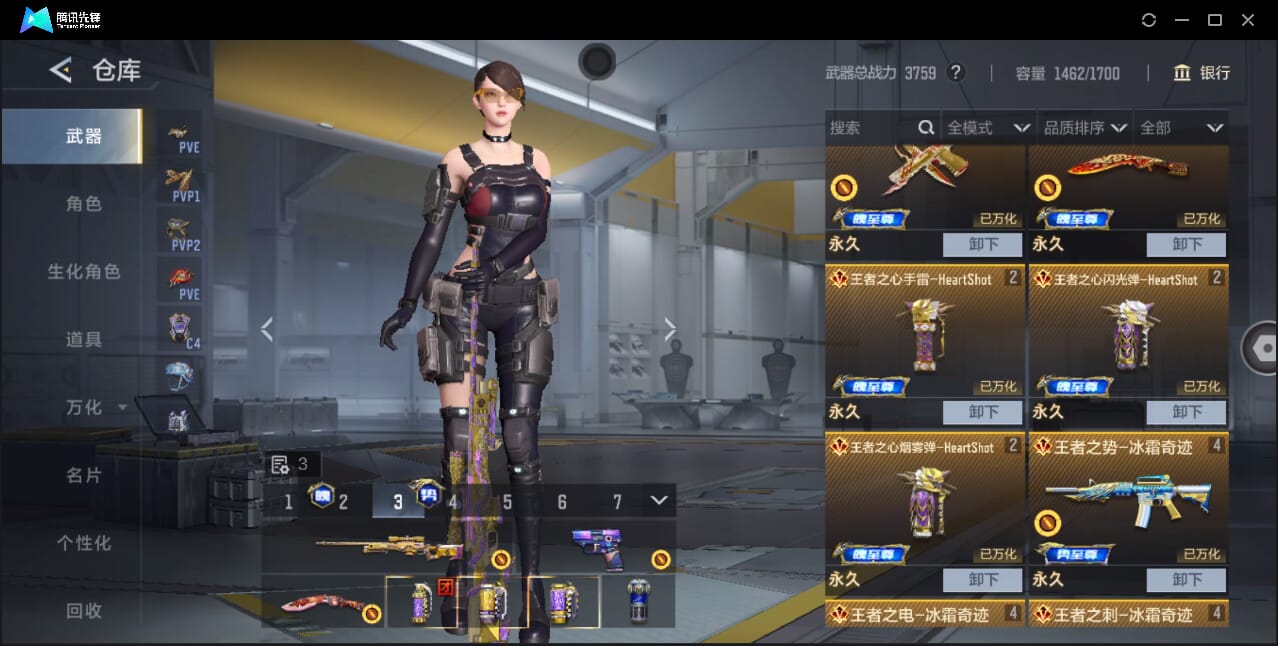The image size is (1278, 646).
Task: Open the 银行 bank
Action: point(1202,73)
